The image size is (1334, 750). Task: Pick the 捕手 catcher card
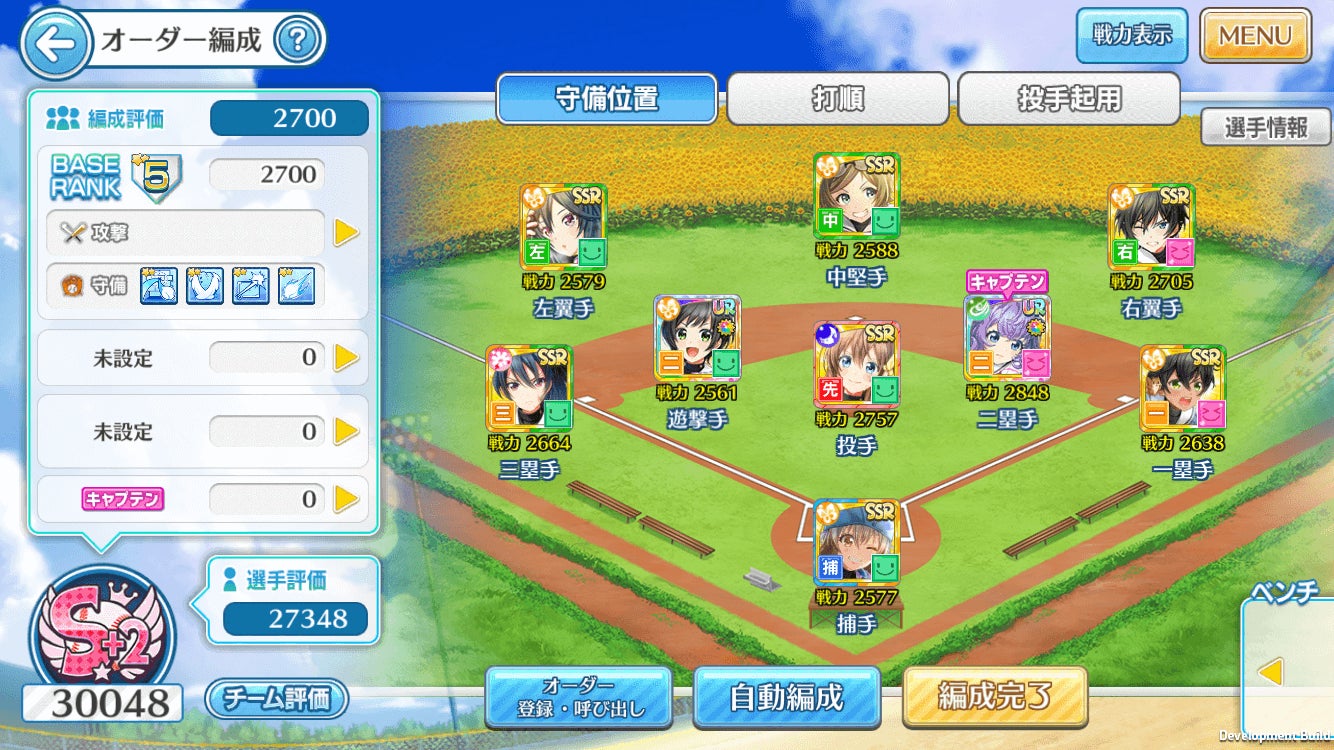point(857,542)
